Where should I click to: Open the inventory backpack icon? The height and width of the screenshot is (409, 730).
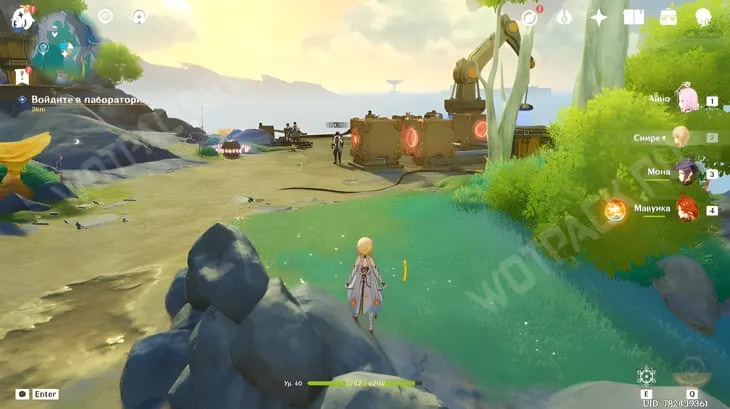tap(668, 17)
